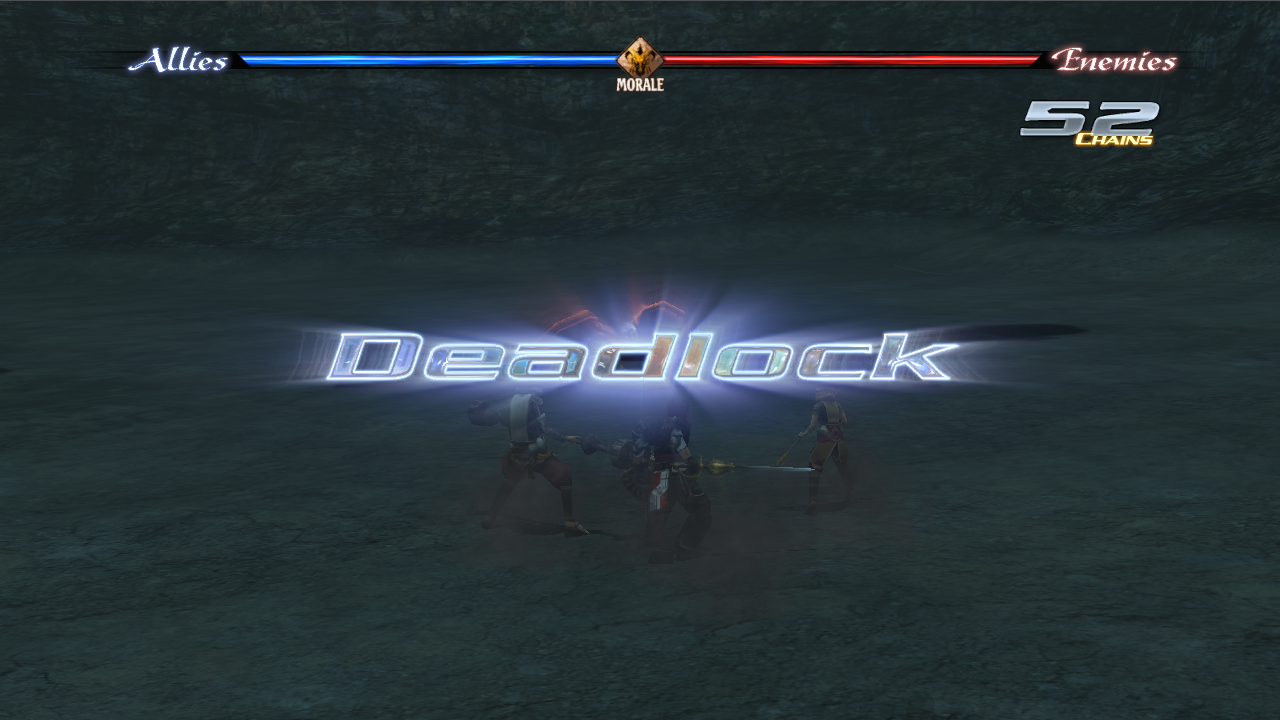
Task: Select the Enemies header on the top bar
Action: click(x=1115, y=58)
